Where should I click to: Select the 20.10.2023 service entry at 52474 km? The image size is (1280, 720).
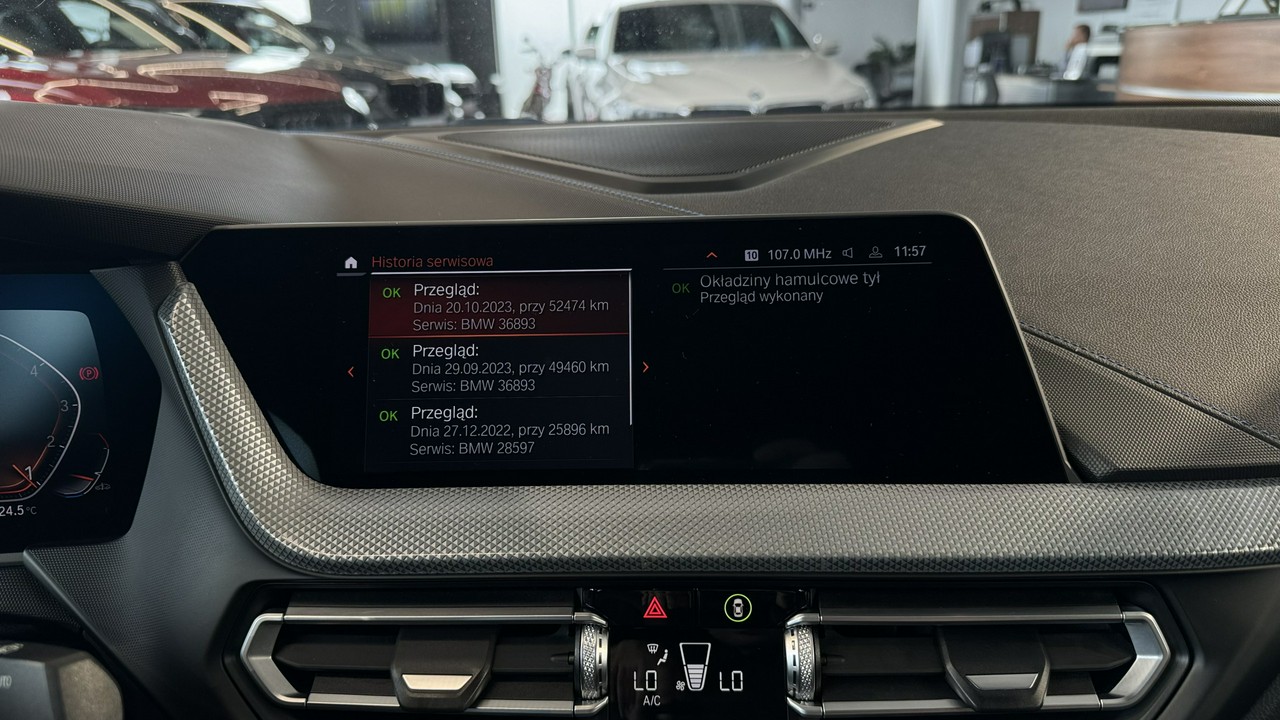click(500, 306)
